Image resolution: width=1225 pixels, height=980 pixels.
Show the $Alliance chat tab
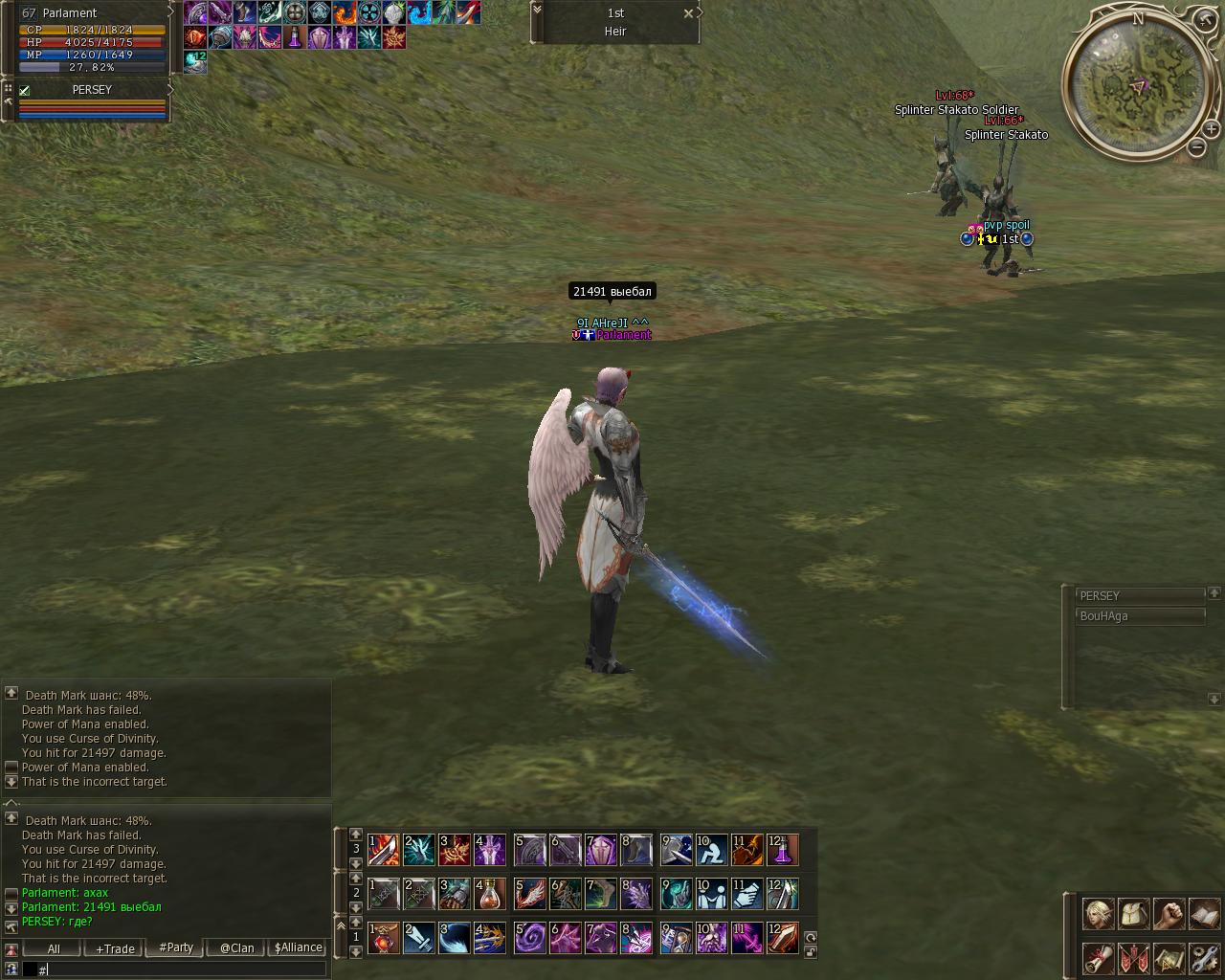click(298, 947)
